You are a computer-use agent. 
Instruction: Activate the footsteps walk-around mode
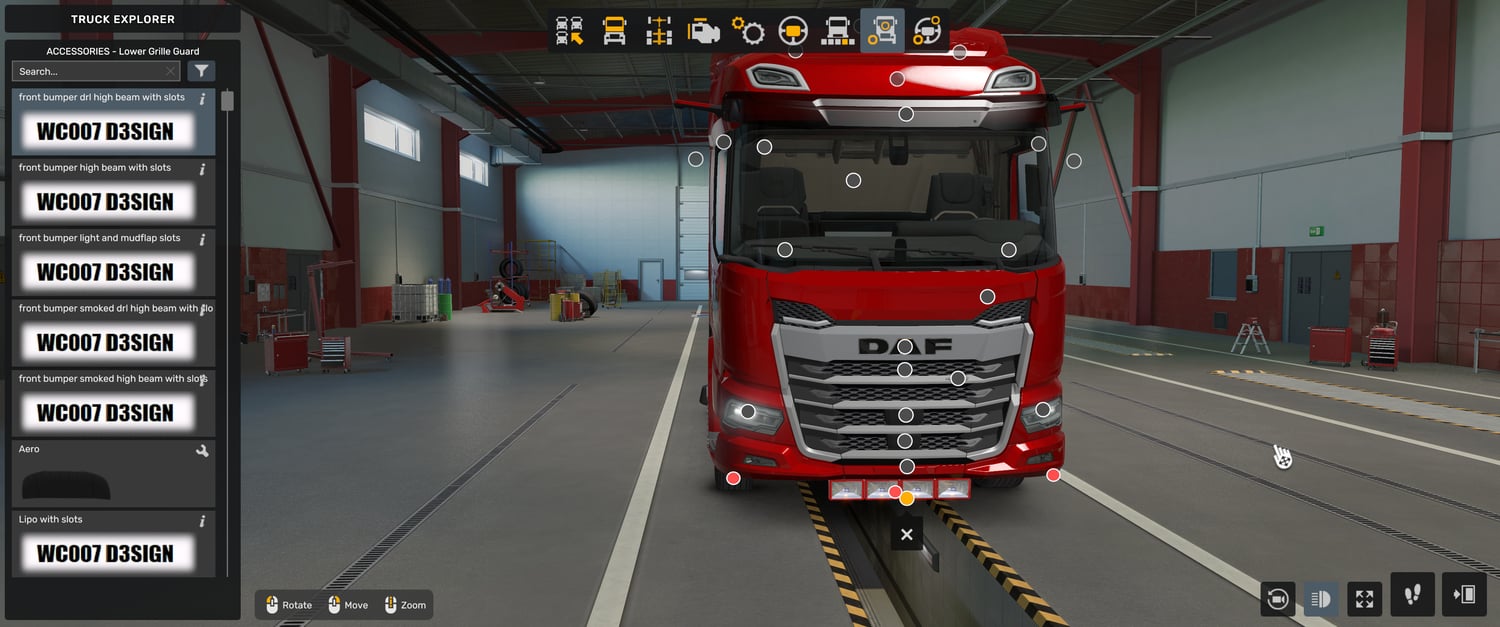(1412, 595)
